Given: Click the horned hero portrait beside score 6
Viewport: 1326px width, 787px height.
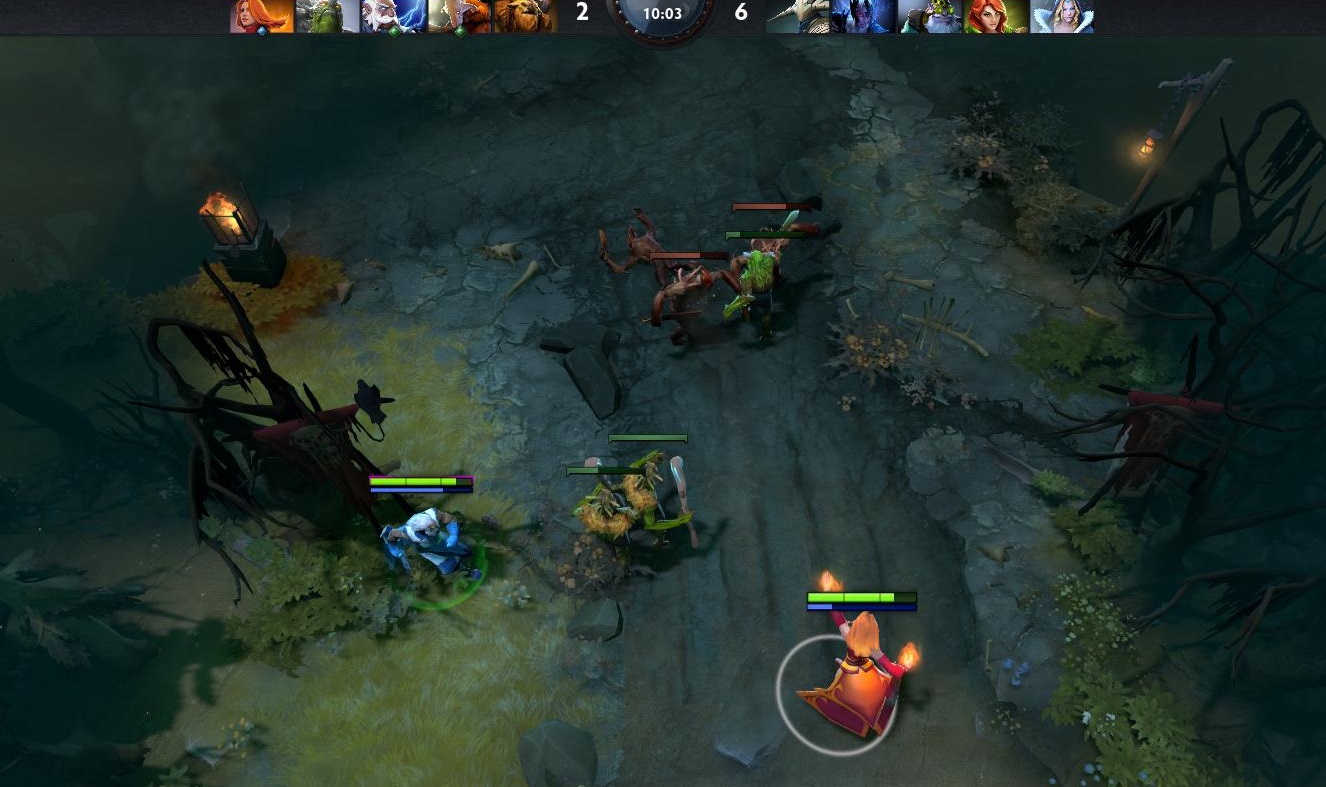Looking at the screenshot, I should 798,16.
